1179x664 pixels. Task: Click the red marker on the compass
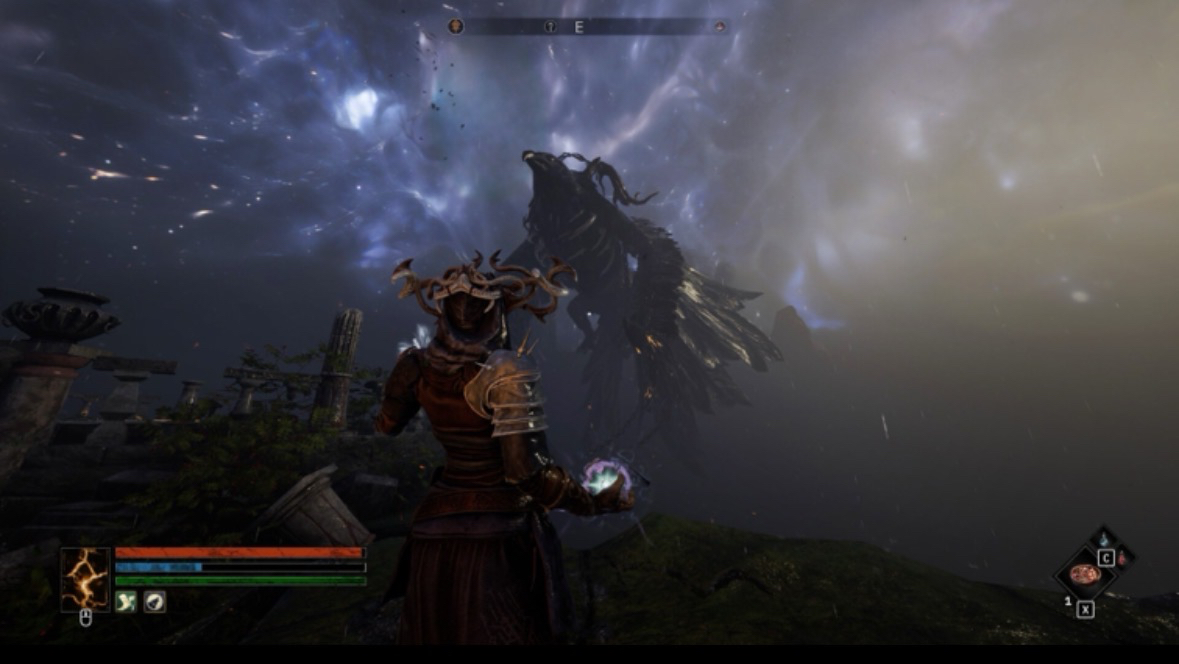719,27
